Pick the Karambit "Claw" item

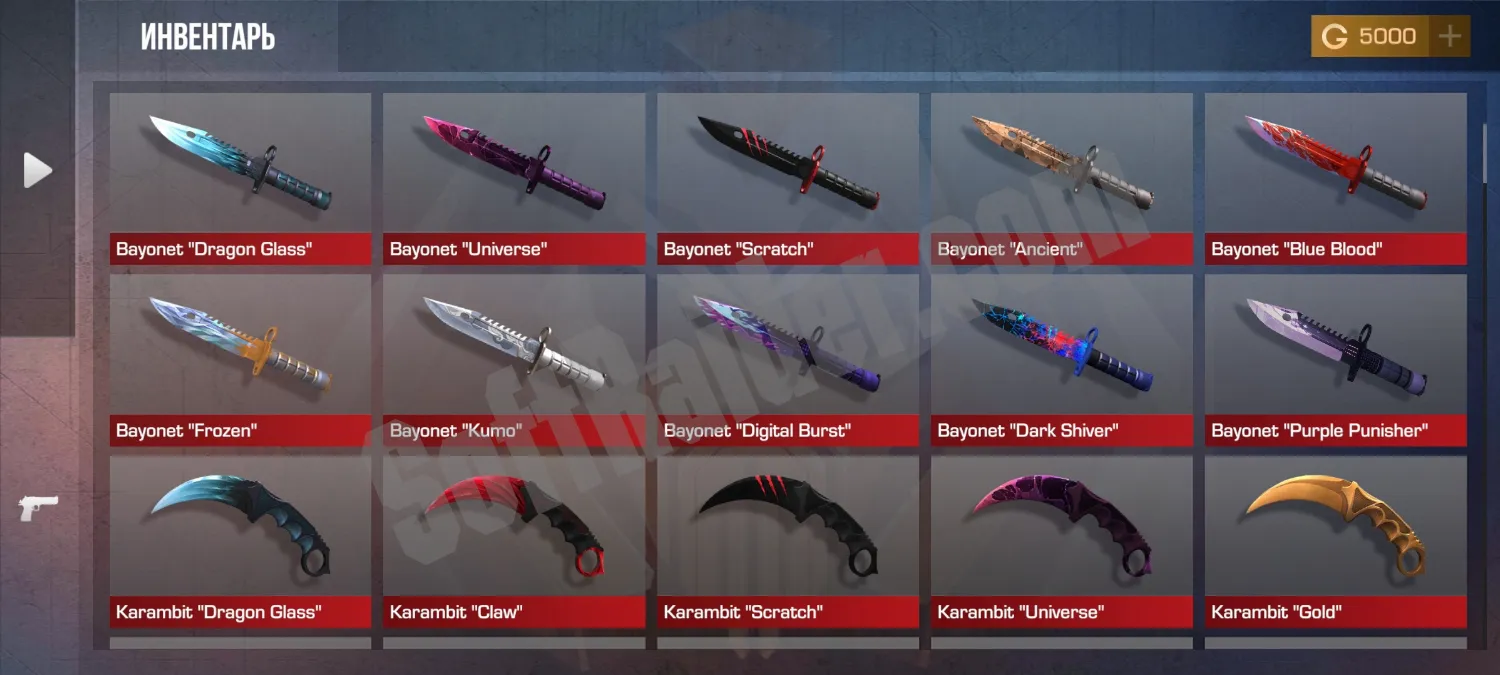tap(514, 541)
